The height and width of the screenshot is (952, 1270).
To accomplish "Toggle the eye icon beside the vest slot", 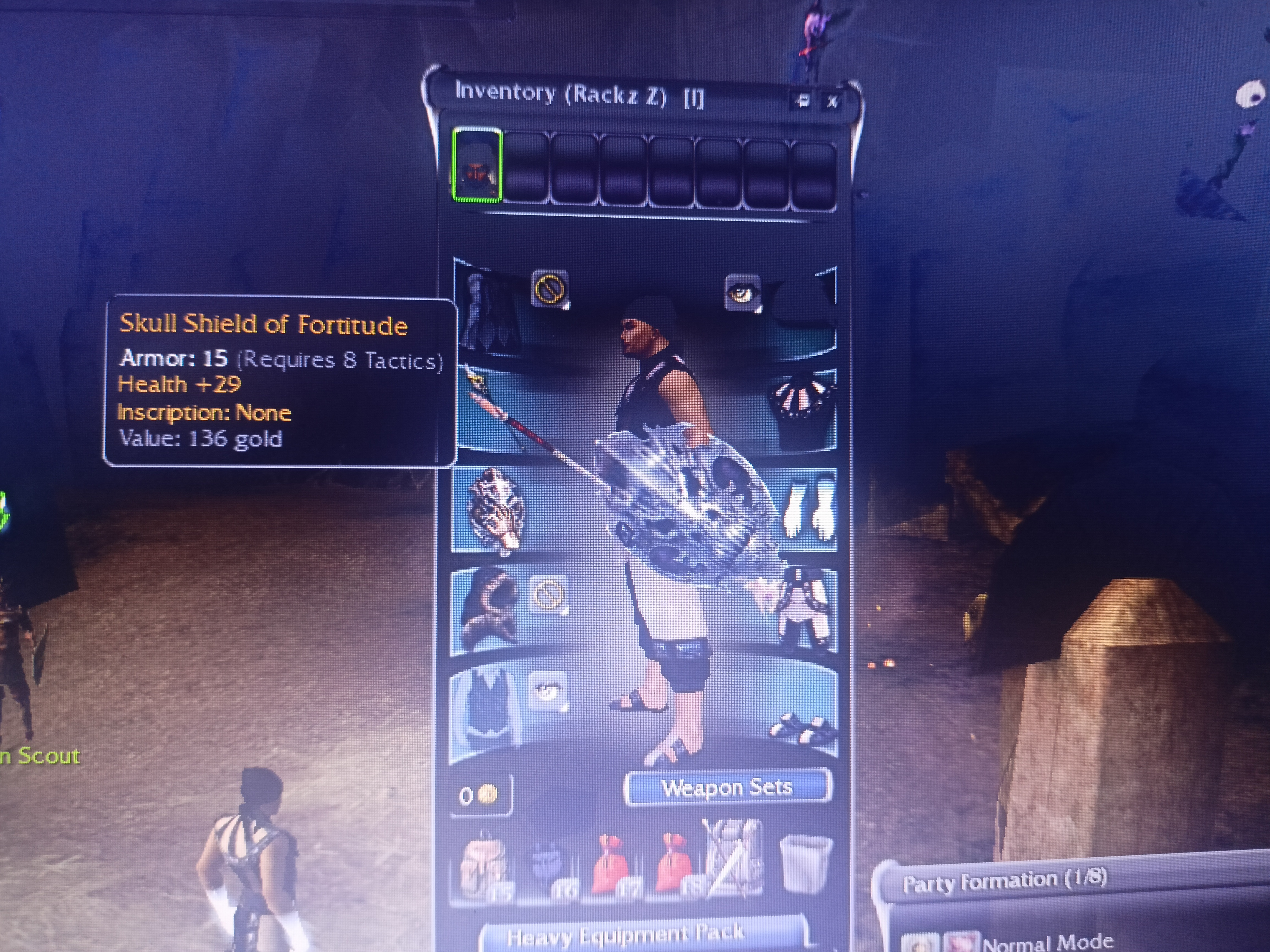I will pyautogui.click(x=547, y=690).
